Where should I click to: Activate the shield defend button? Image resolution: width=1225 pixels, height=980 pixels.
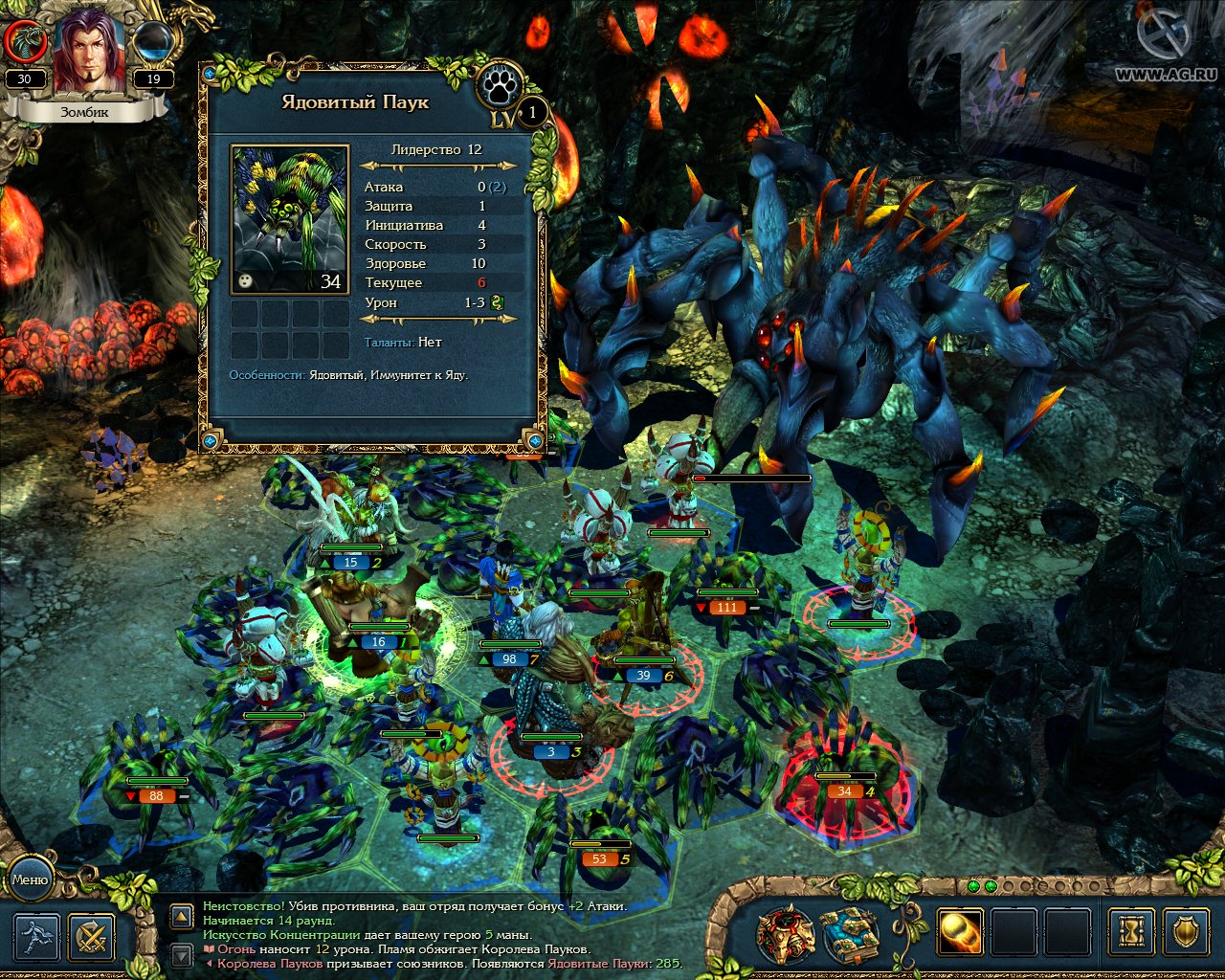pos(1187,931)
